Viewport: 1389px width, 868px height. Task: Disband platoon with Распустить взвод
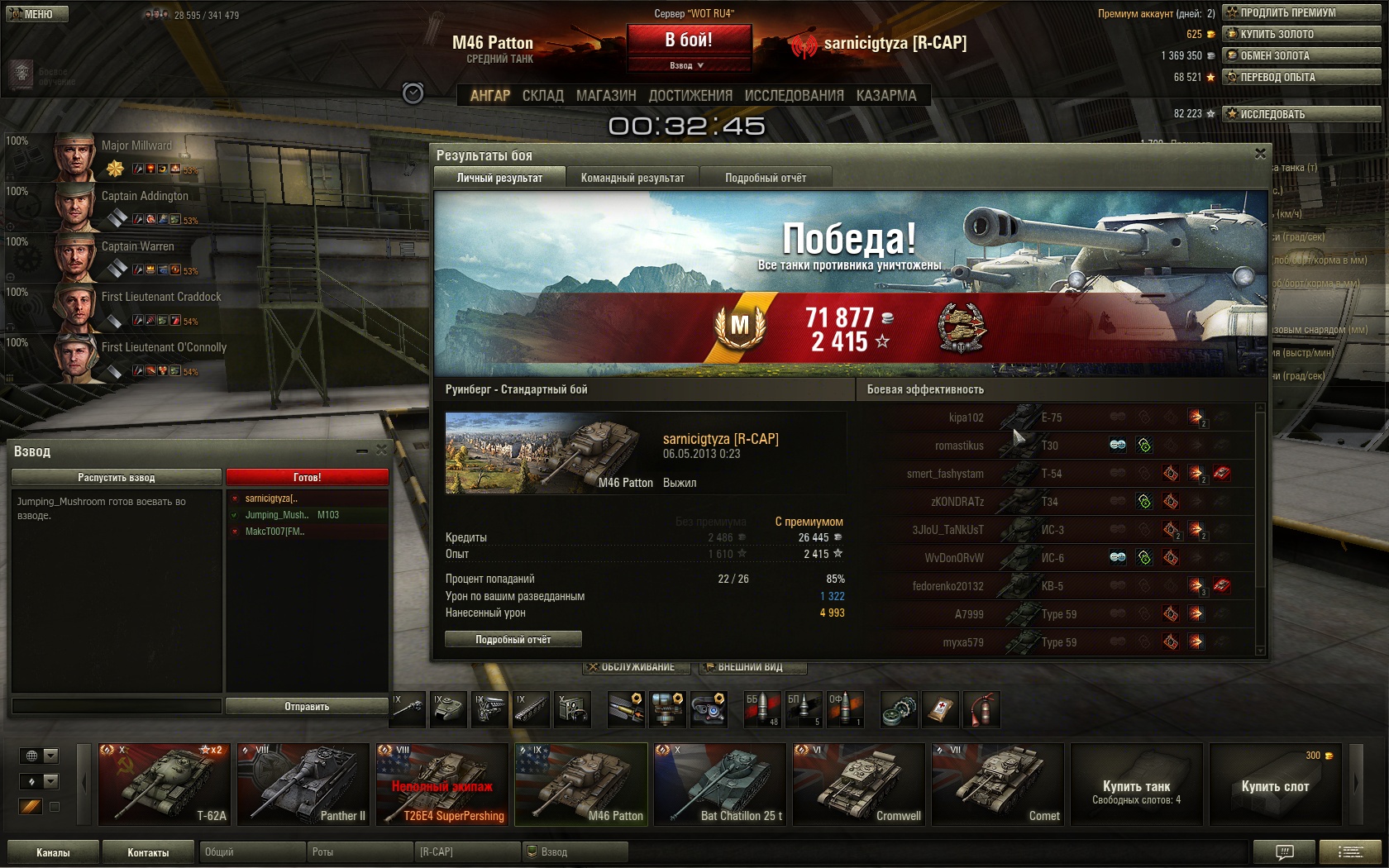117,477
